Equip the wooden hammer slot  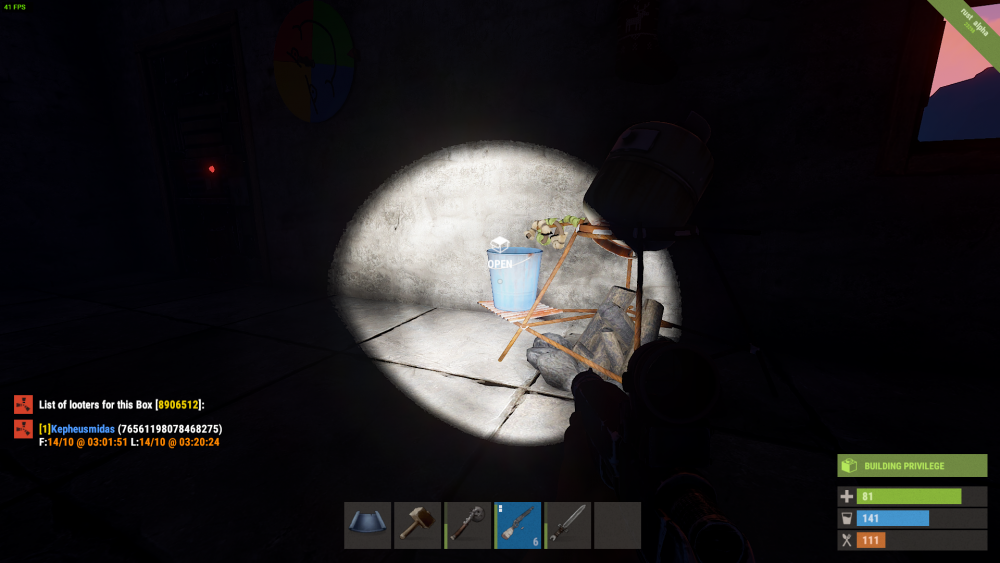417,525
